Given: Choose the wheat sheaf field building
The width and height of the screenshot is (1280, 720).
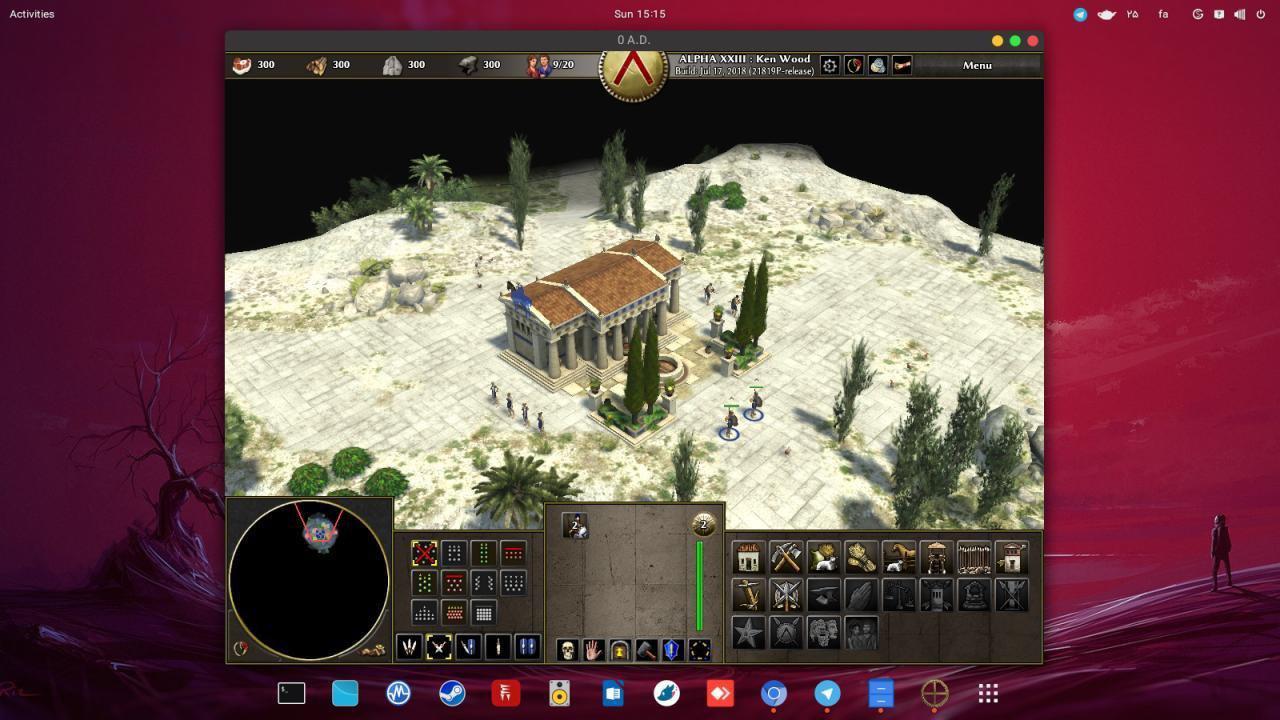Looking at the screenshot, I should tap(860, 557).
